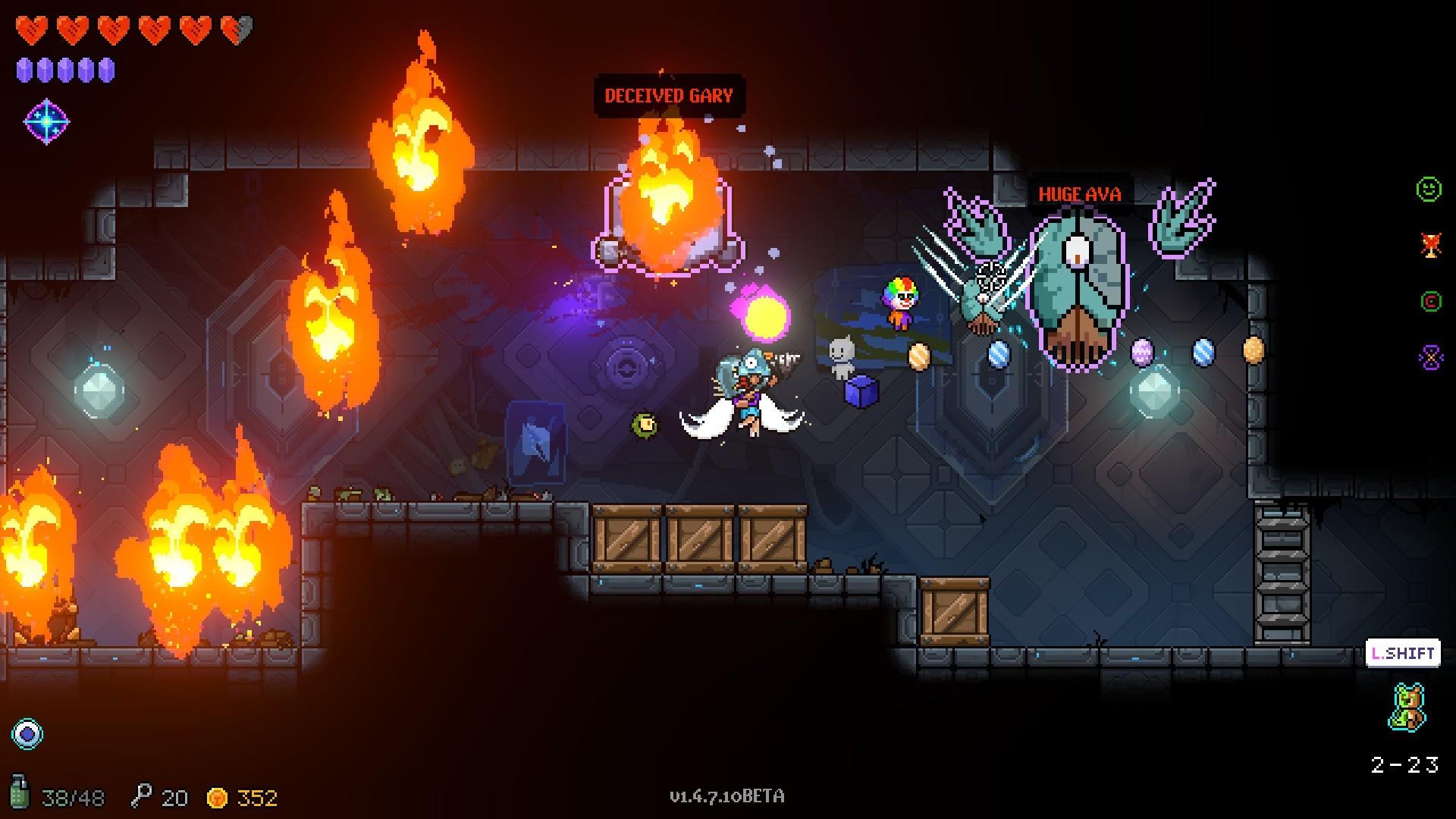
Task: Click the purple star crystal icon
Action: [x=46, y=121]
